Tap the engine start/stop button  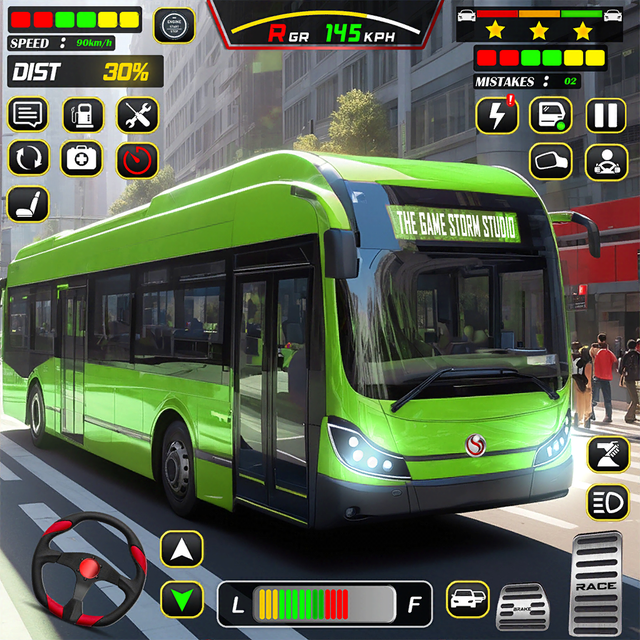[x=174, y=25]
